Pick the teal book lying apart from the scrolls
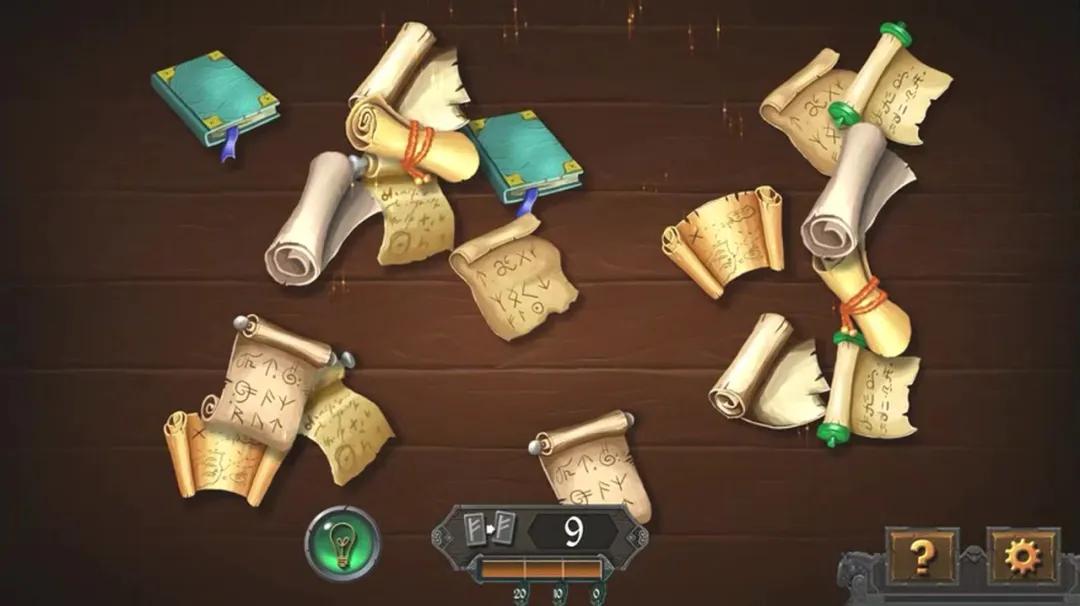This screenshot has height=606, width=1080. [215, 96]
